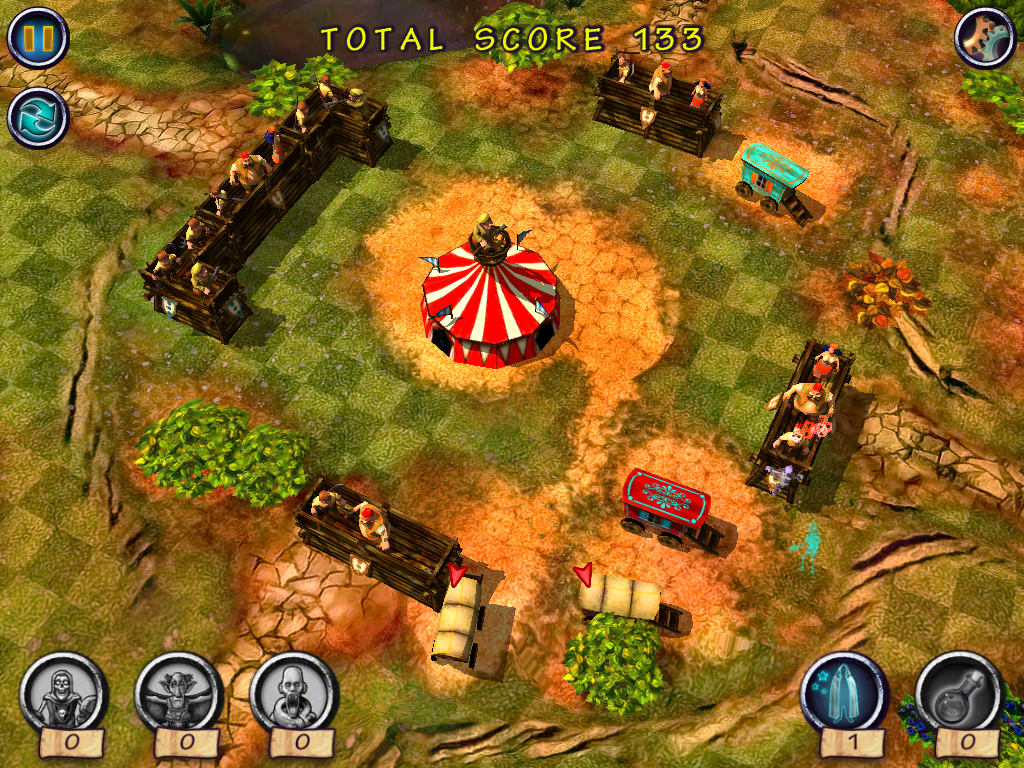Click the cyan circular arrows restart button
The image size is (1024, 768).
point(37,117)
